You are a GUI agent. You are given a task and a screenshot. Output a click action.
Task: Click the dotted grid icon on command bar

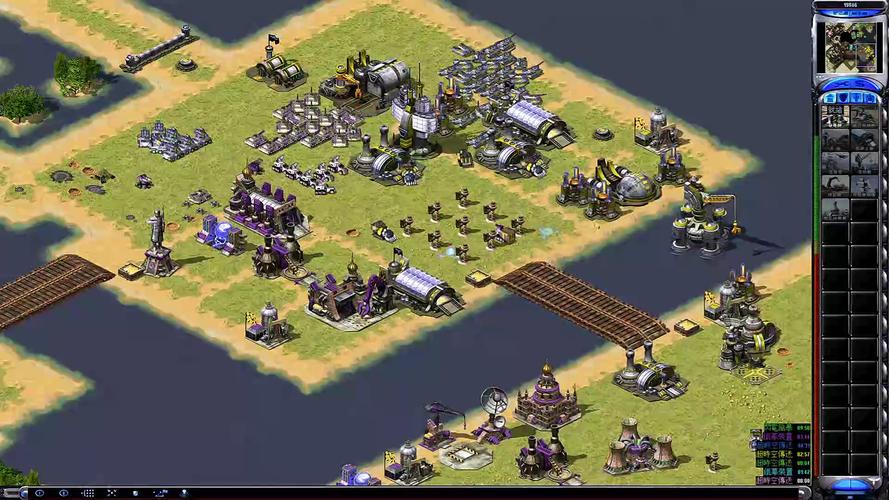point(88,493)
